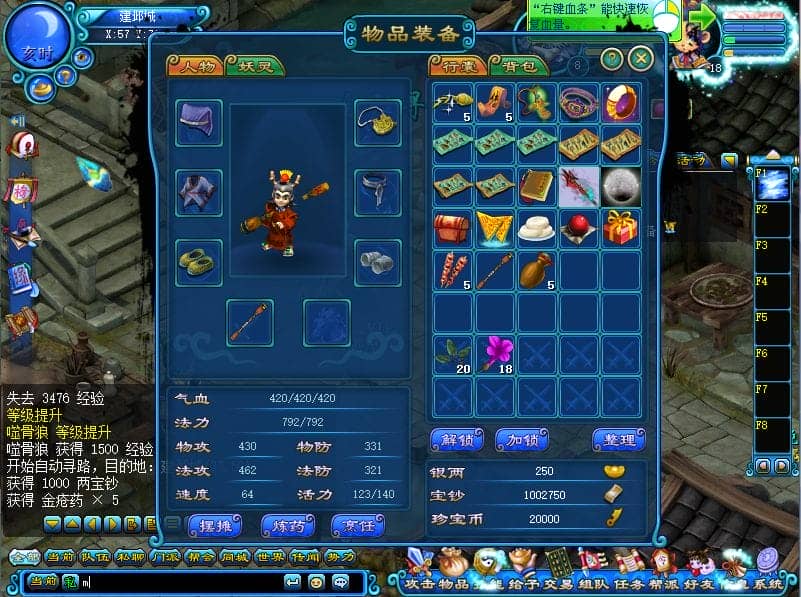Image resolution: width=801 pixels, height=597 pixels.
Task: Select the 人物 character tab
Action: [x=196, y=66]
